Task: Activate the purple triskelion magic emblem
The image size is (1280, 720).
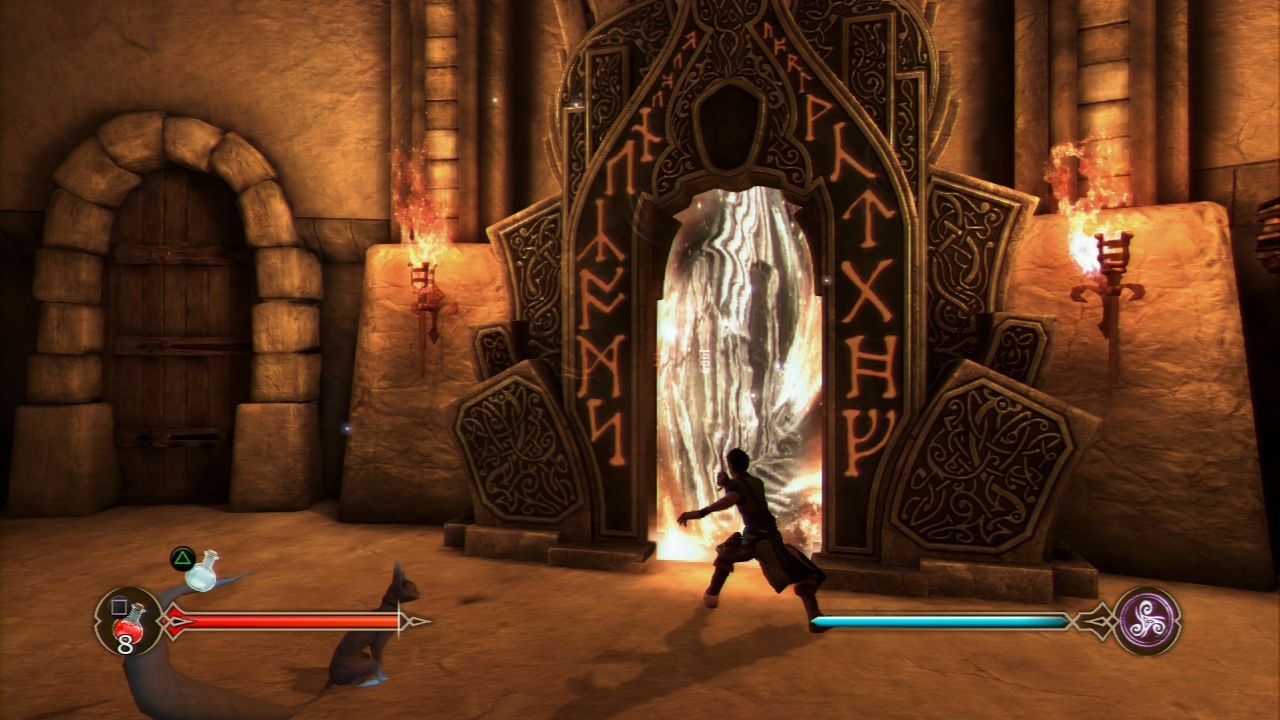Action: coord(1147,620)
